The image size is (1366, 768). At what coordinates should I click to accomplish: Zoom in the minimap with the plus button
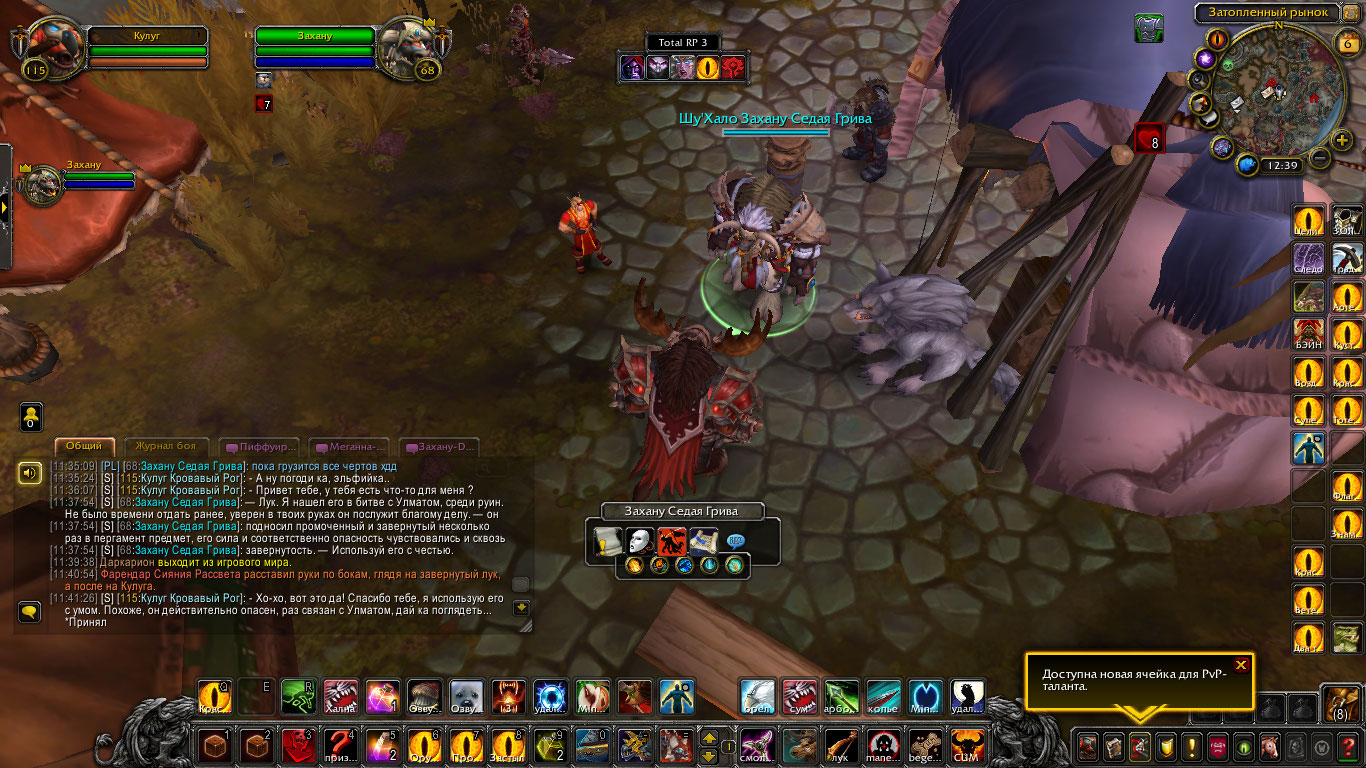point(1342,138)
